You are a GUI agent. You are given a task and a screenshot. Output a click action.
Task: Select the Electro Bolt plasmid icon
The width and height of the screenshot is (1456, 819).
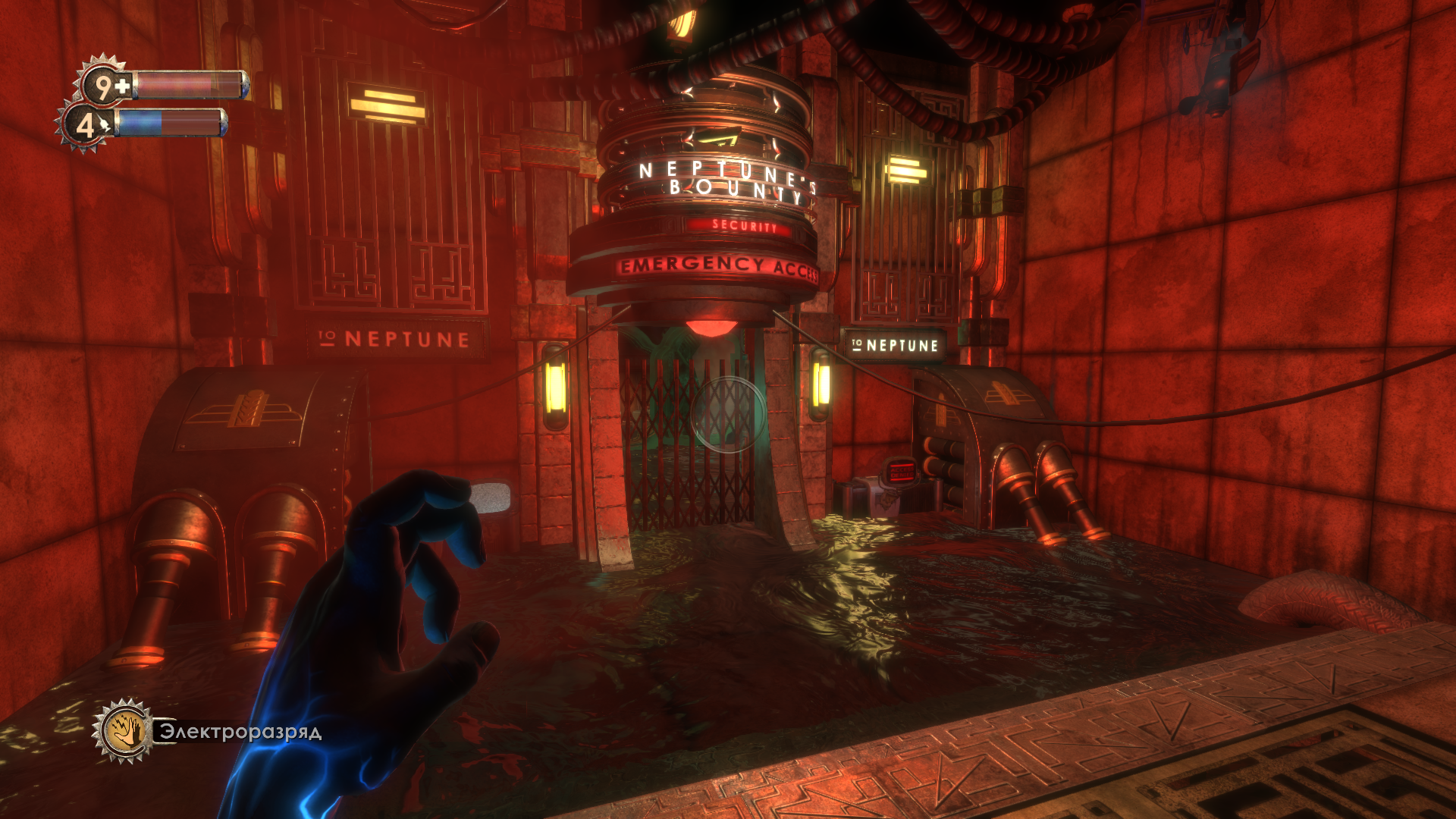[124, 731]
